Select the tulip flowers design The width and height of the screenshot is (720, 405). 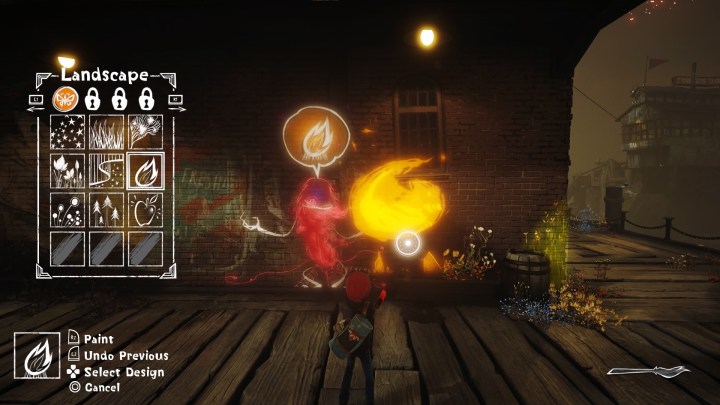coord(68,170)
